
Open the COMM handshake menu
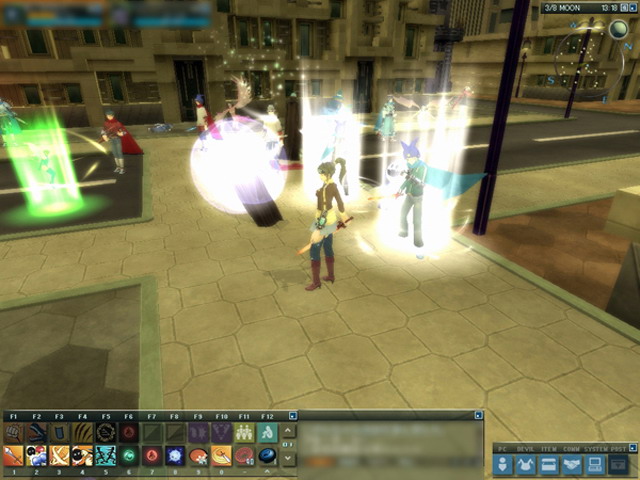tap(572, 464)
